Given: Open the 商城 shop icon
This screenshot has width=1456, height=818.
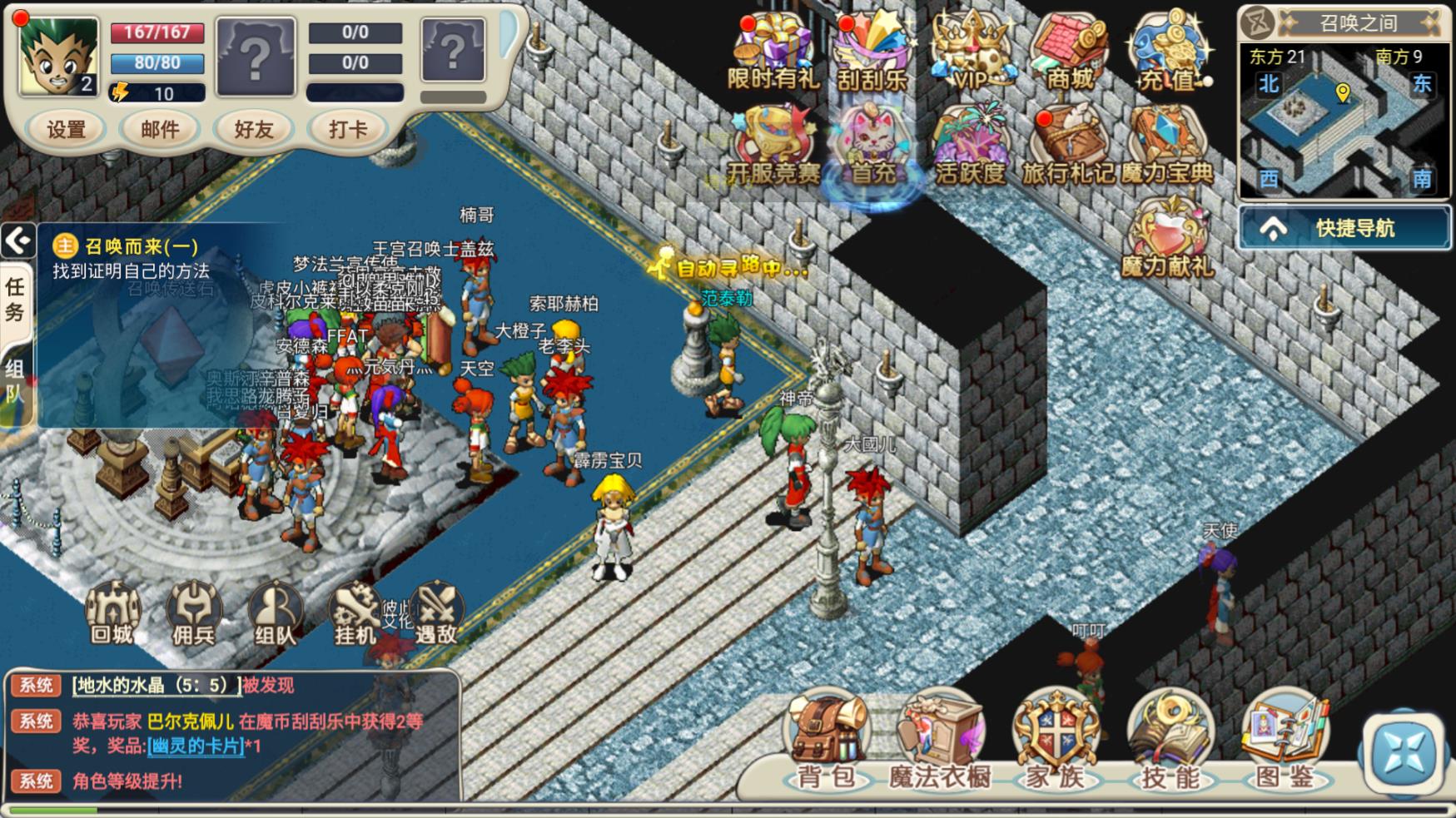Looking at the screenshot, I should pos(1069,52).
